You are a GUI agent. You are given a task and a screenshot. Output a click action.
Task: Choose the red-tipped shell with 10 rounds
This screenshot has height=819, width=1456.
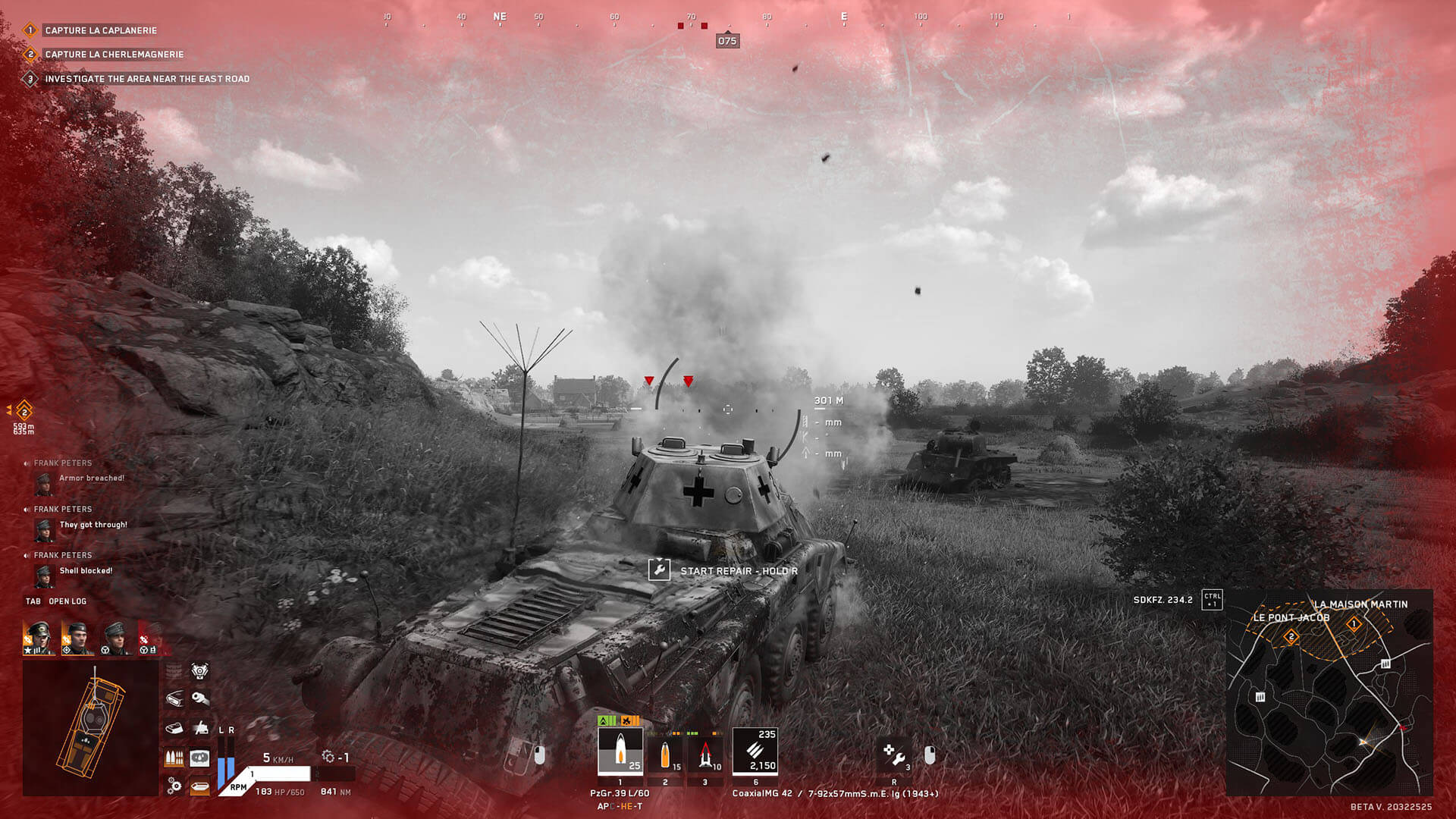(706, 755)
